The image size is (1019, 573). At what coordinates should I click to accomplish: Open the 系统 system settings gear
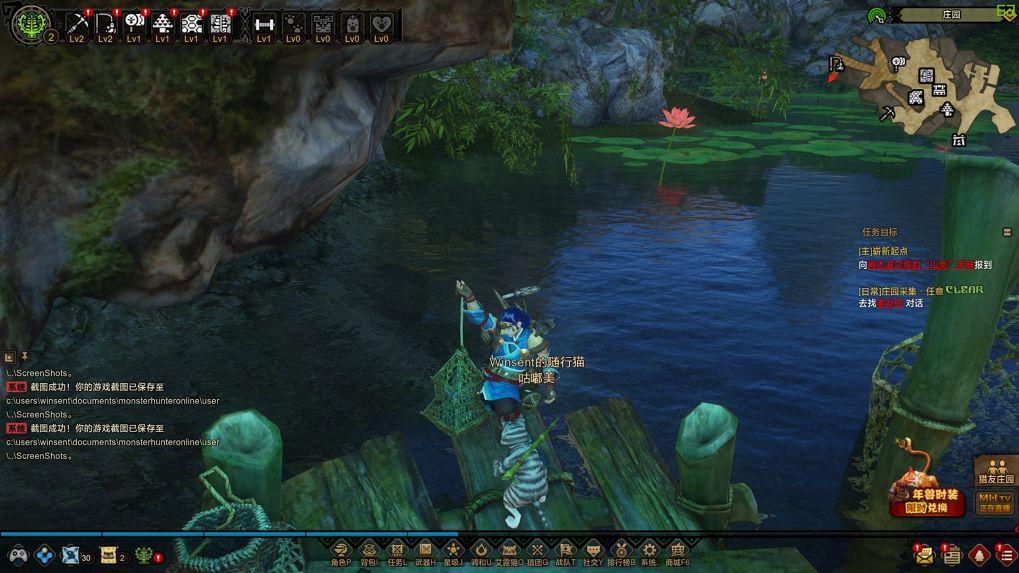[x=649, y=550]
